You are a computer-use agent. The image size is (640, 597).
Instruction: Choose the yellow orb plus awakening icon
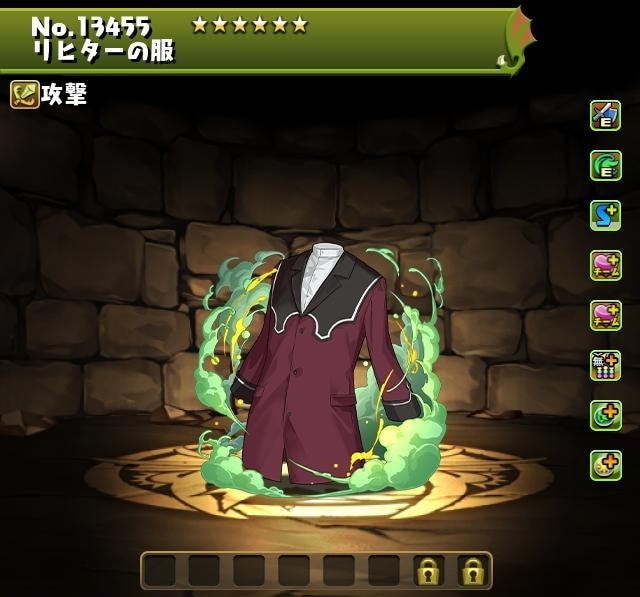pos(605,465)
